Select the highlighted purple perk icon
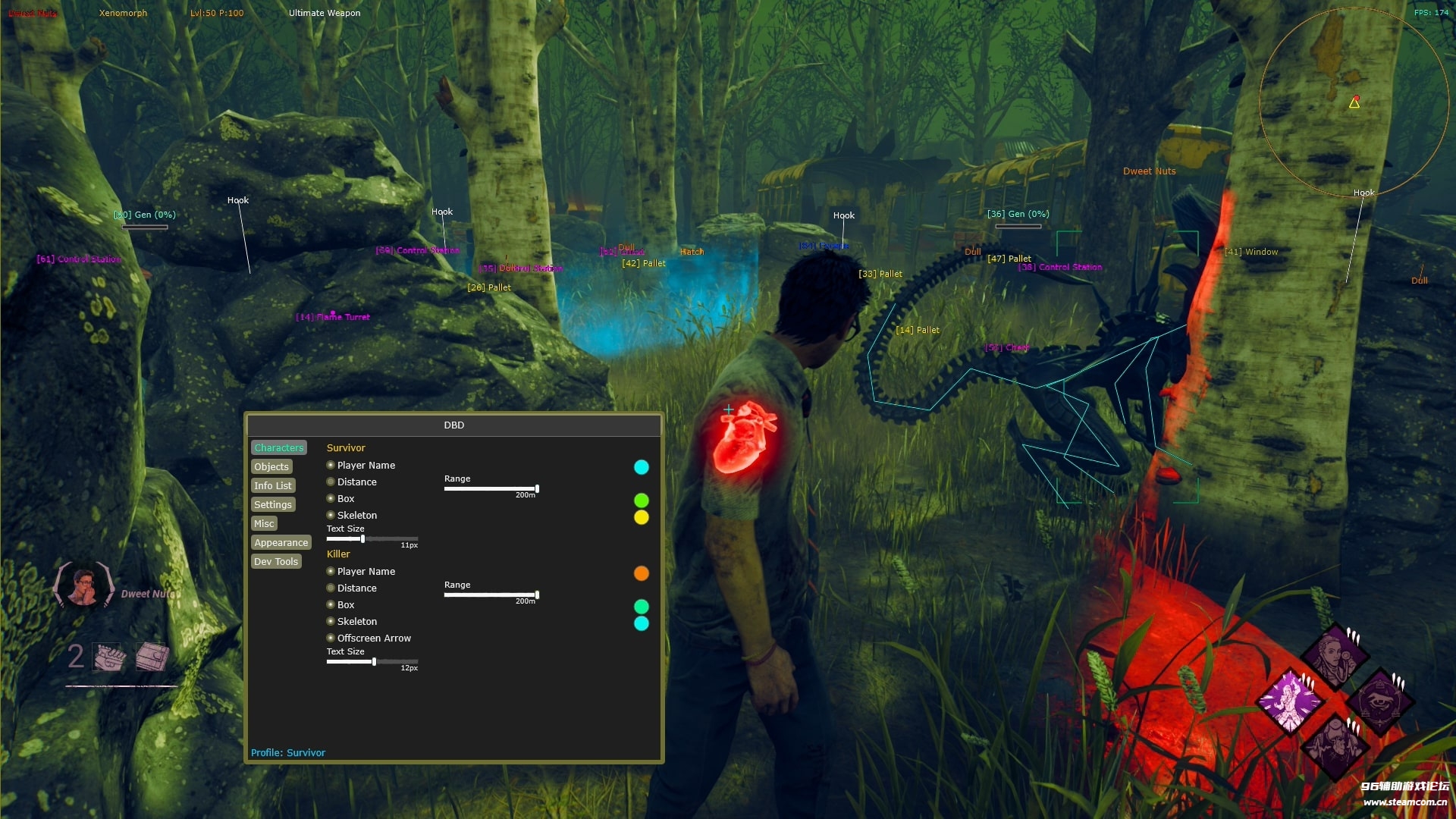 click(1289, 701)
